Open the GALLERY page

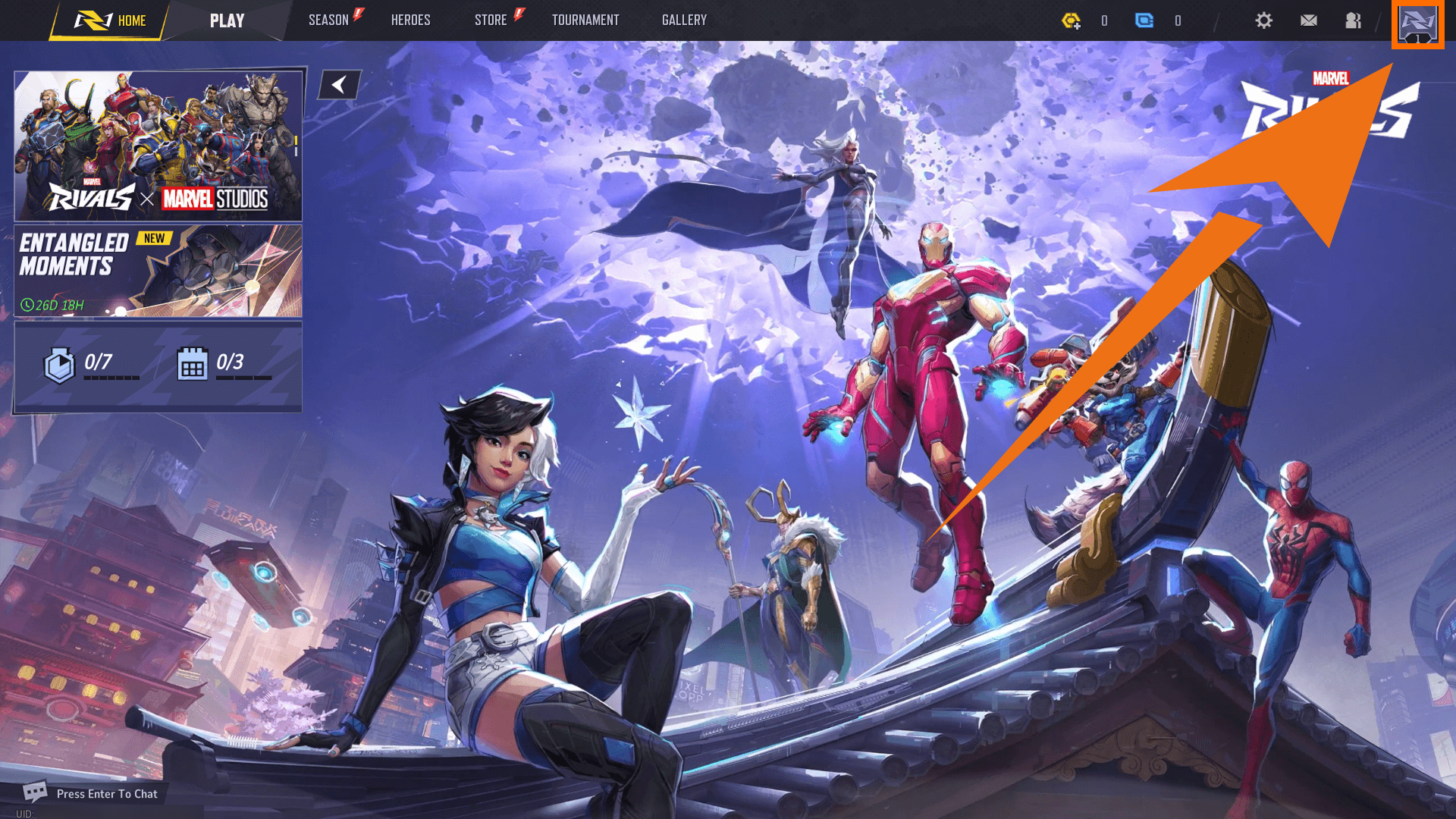pos(683,20)
